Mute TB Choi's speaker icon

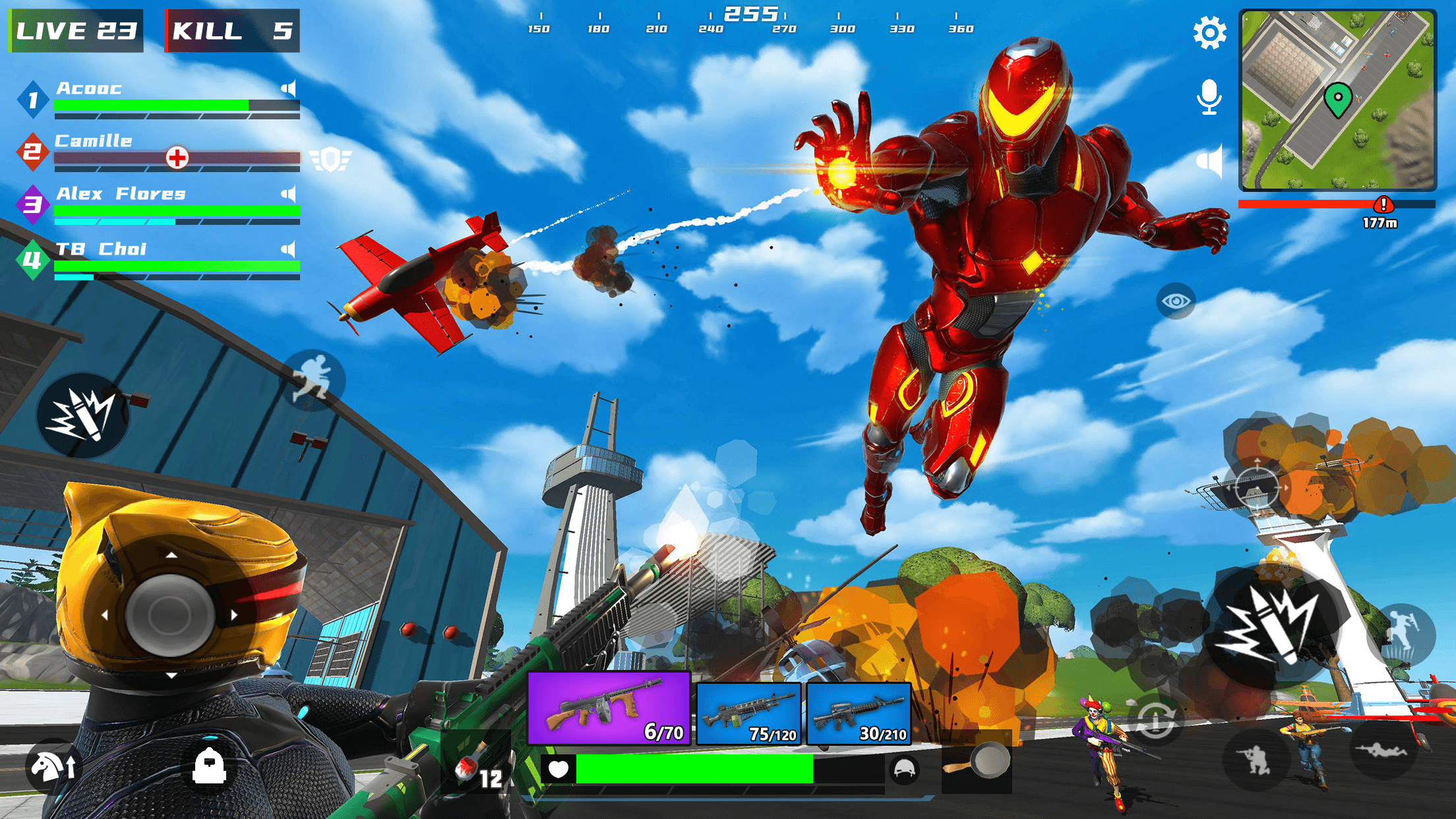point(289,249)
